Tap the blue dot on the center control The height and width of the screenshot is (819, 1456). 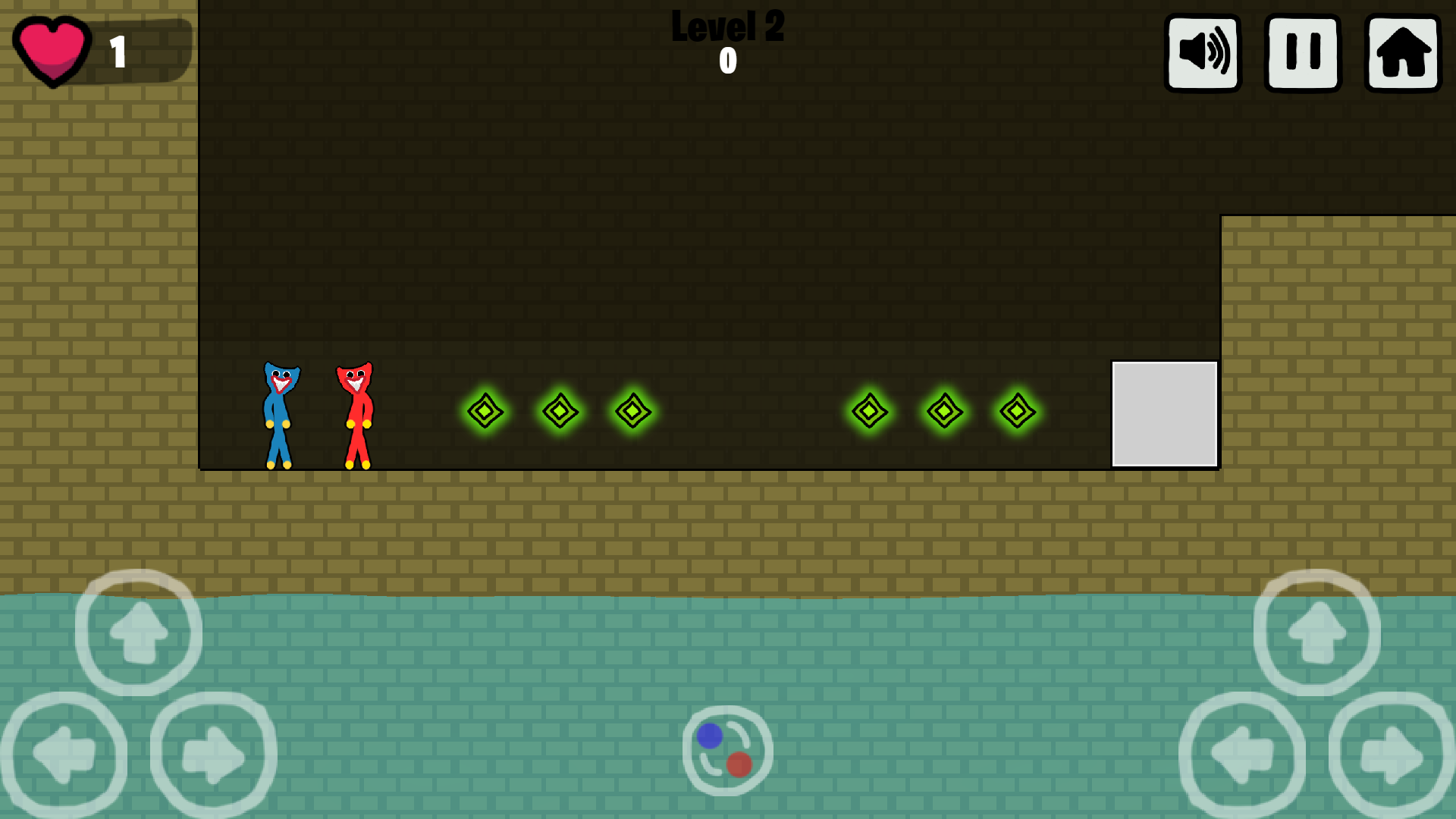pos(710,735)
